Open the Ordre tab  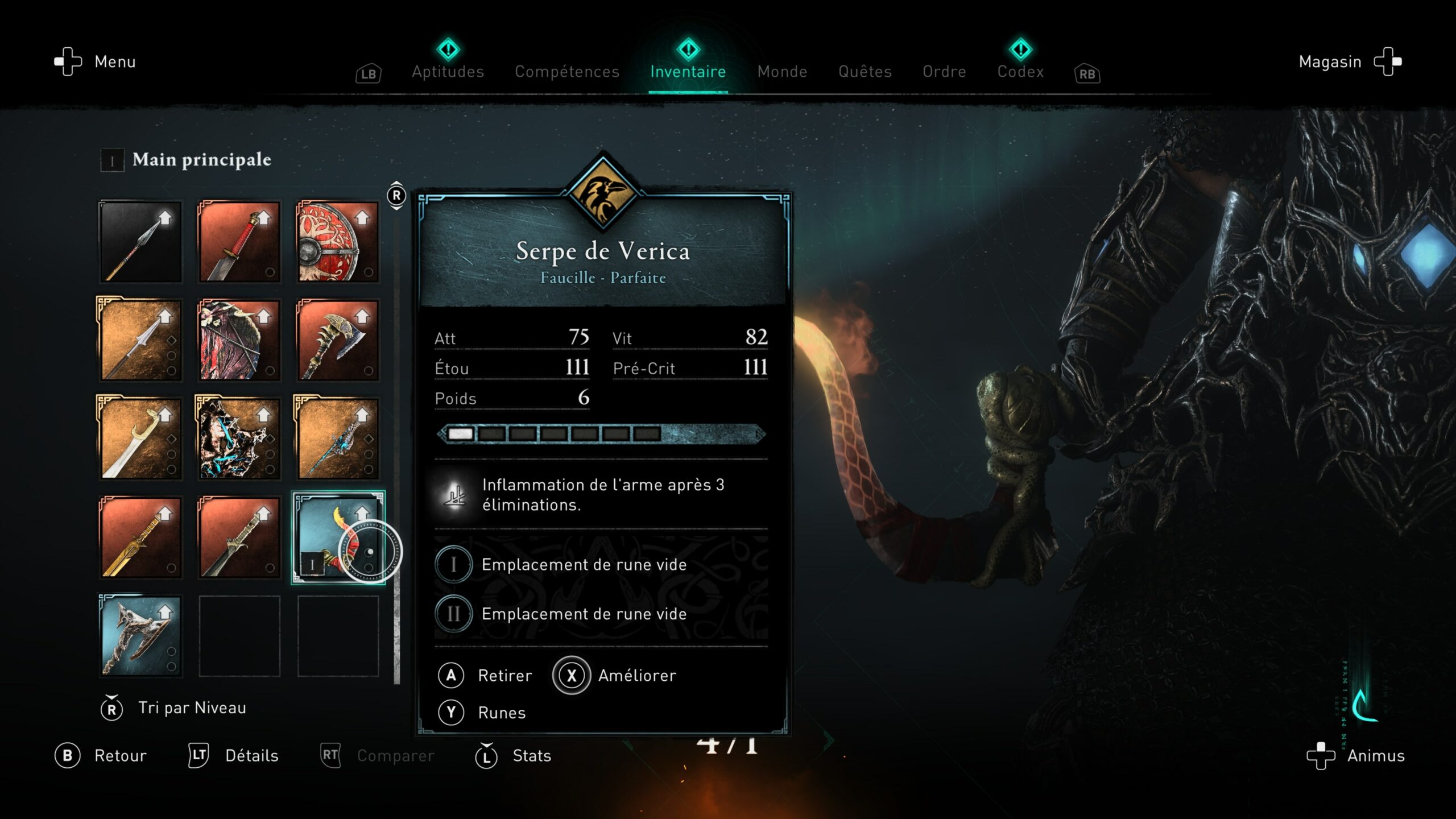tap(944, 72)
